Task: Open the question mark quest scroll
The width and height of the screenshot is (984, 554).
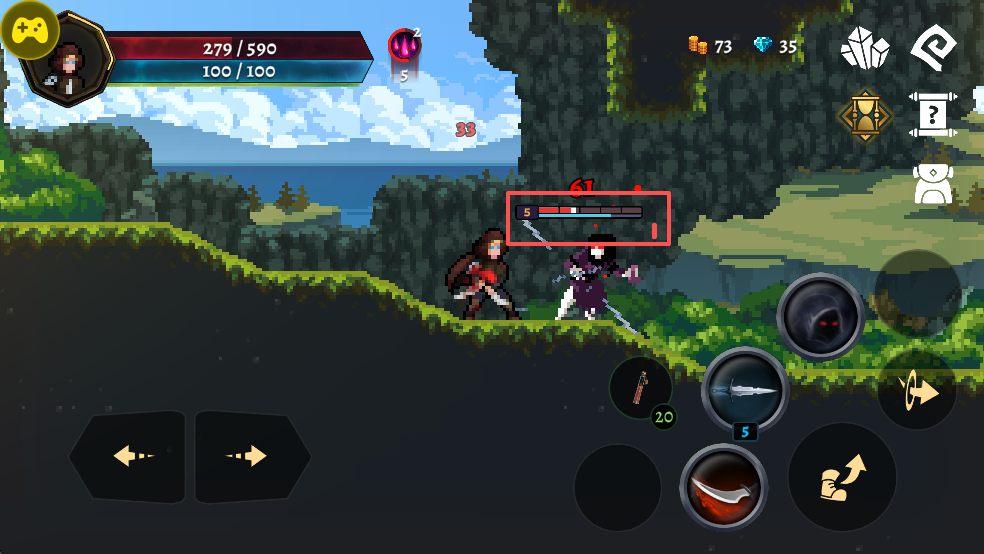Action: tap(933, 116)
